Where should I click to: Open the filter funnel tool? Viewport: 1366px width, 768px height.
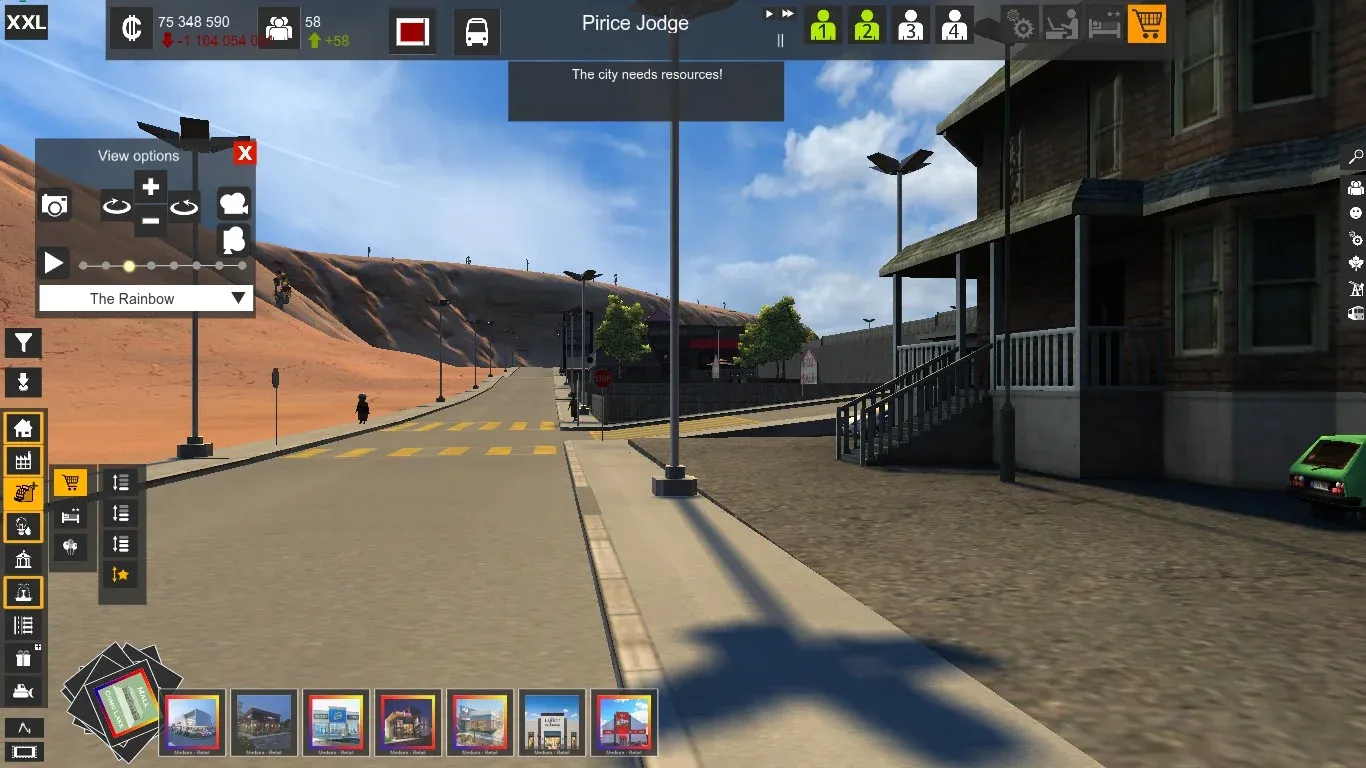coord(23,344)
